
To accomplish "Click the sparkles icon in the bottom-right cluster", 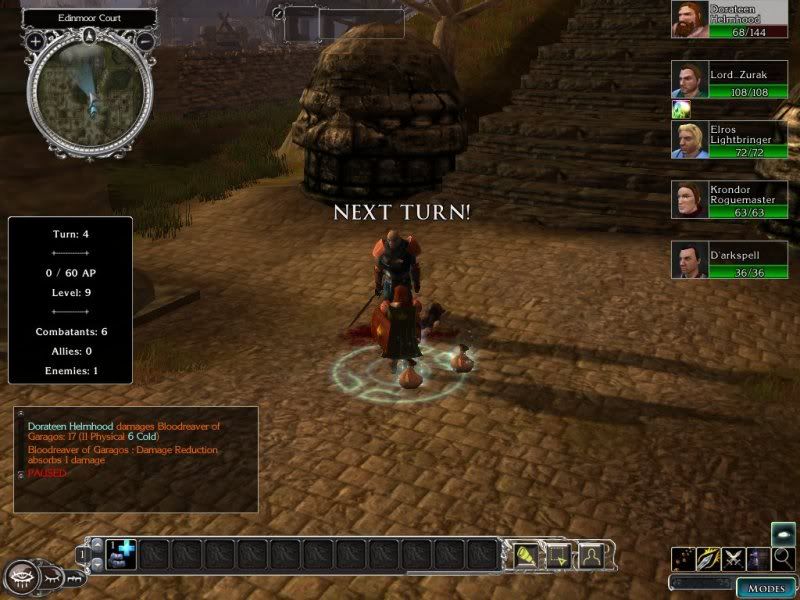I will click(685, 559).
